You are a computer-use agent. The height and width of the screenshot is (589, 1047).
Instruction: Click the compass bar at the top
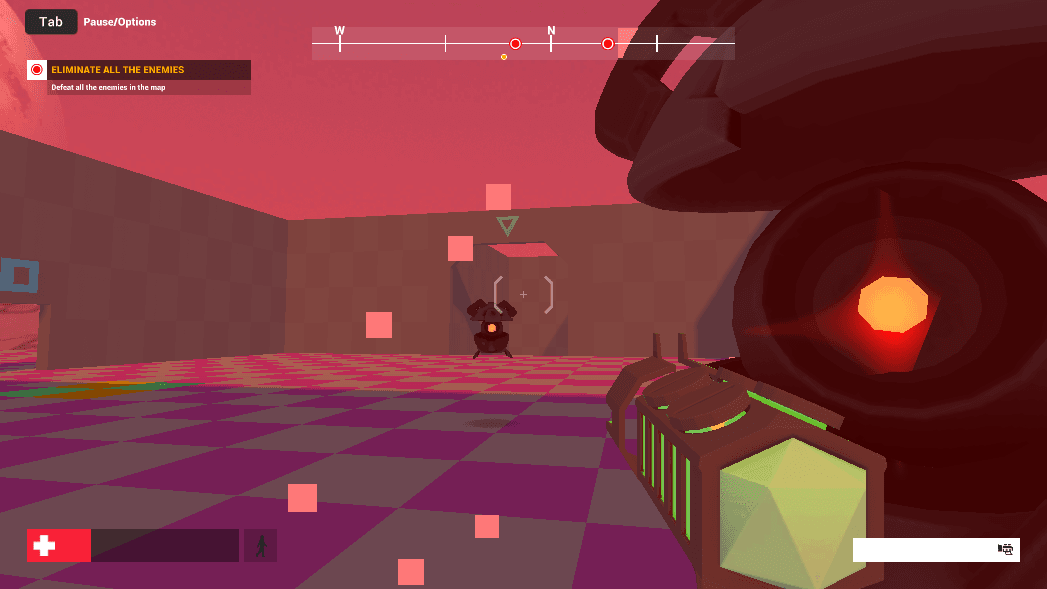tap(523, 43)
